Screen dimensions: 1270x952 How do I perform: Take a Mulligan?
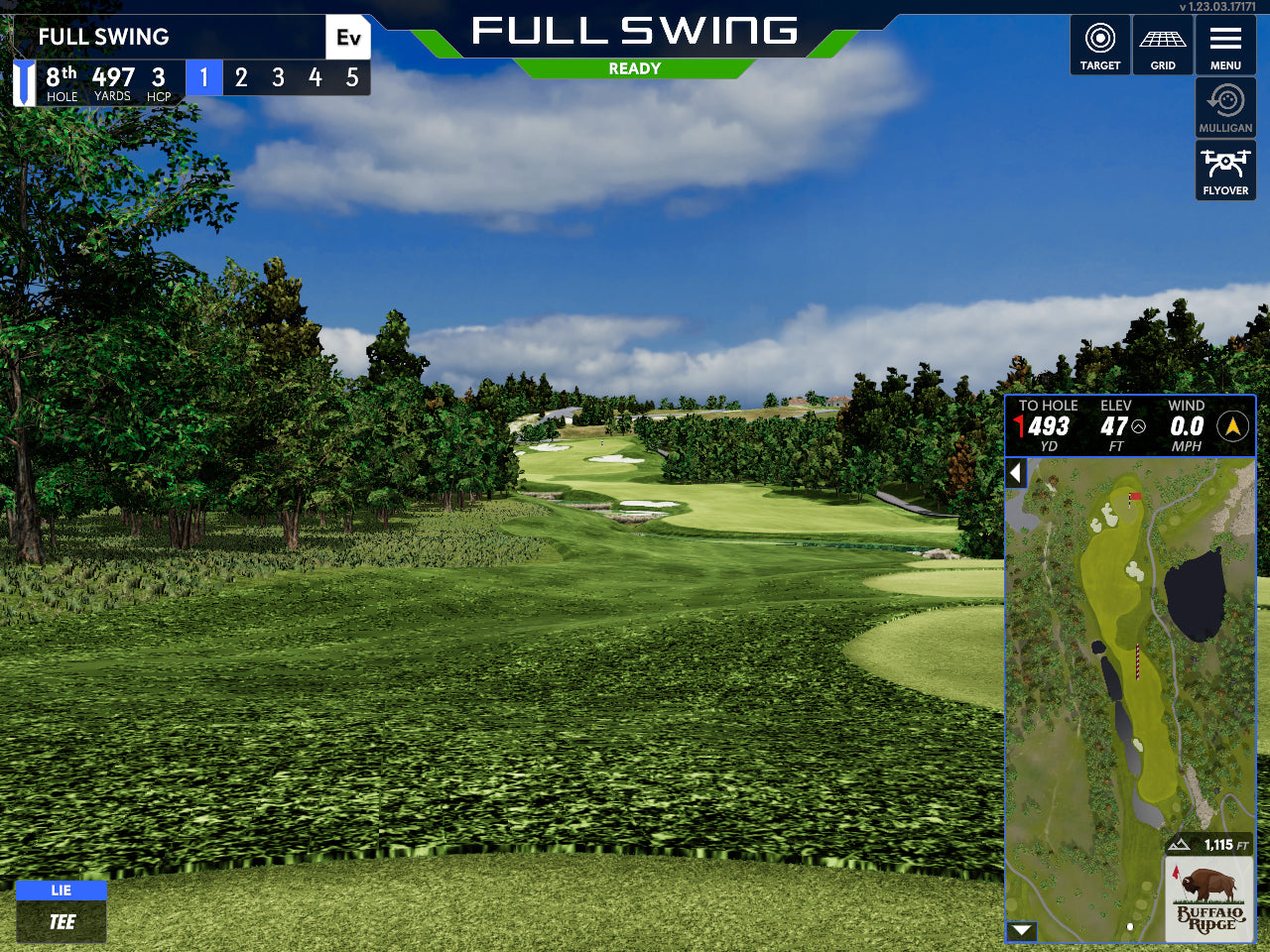point(1225,108)
